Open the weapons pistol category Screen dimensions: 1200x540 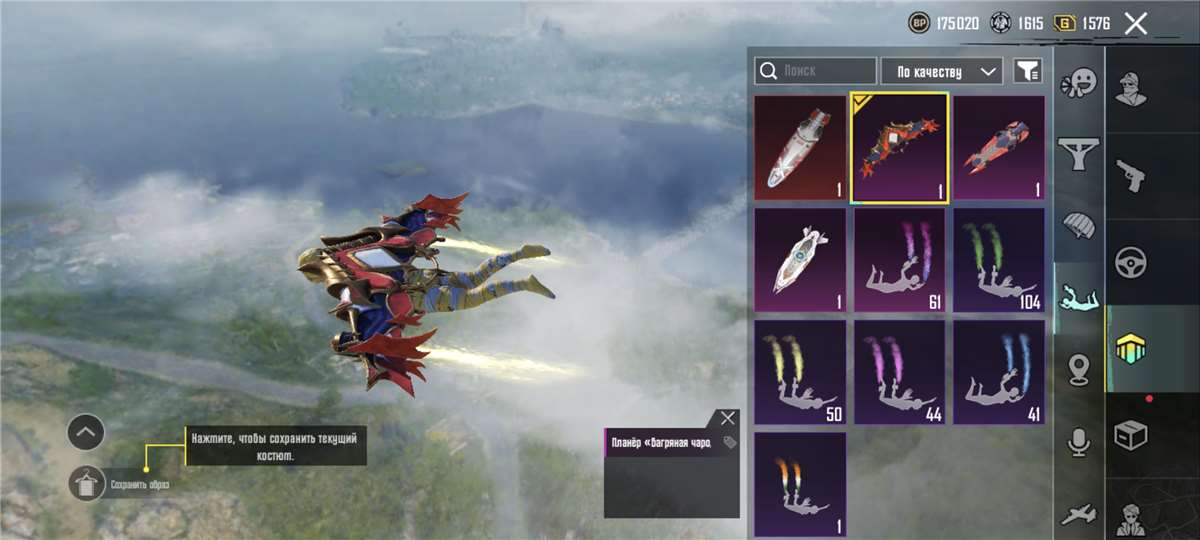click(x=1131, y=176)
